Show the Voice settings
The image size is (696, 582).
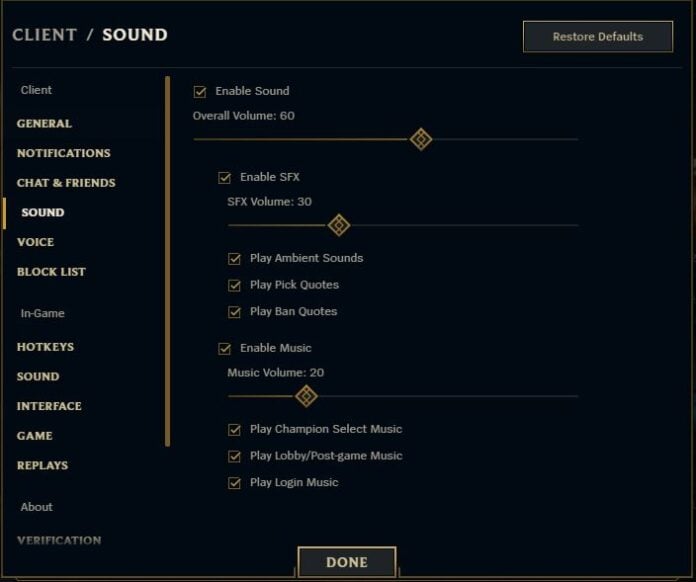click(35, 242)
